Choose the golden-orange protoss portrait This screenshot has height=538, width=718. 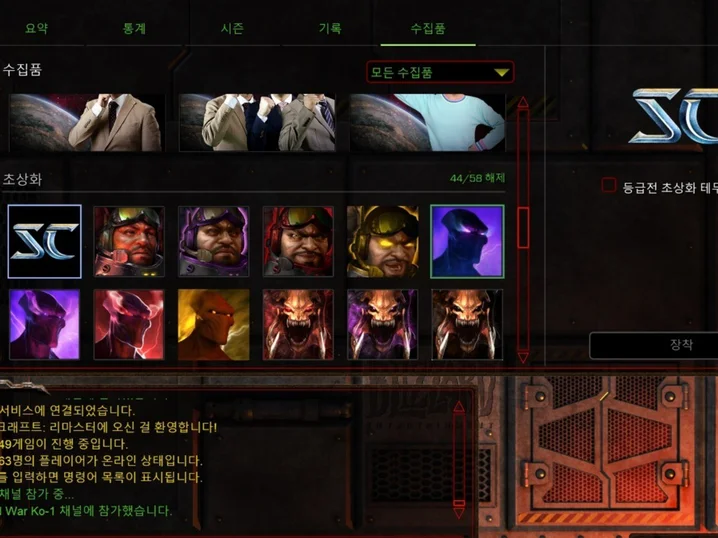[214, 325]
